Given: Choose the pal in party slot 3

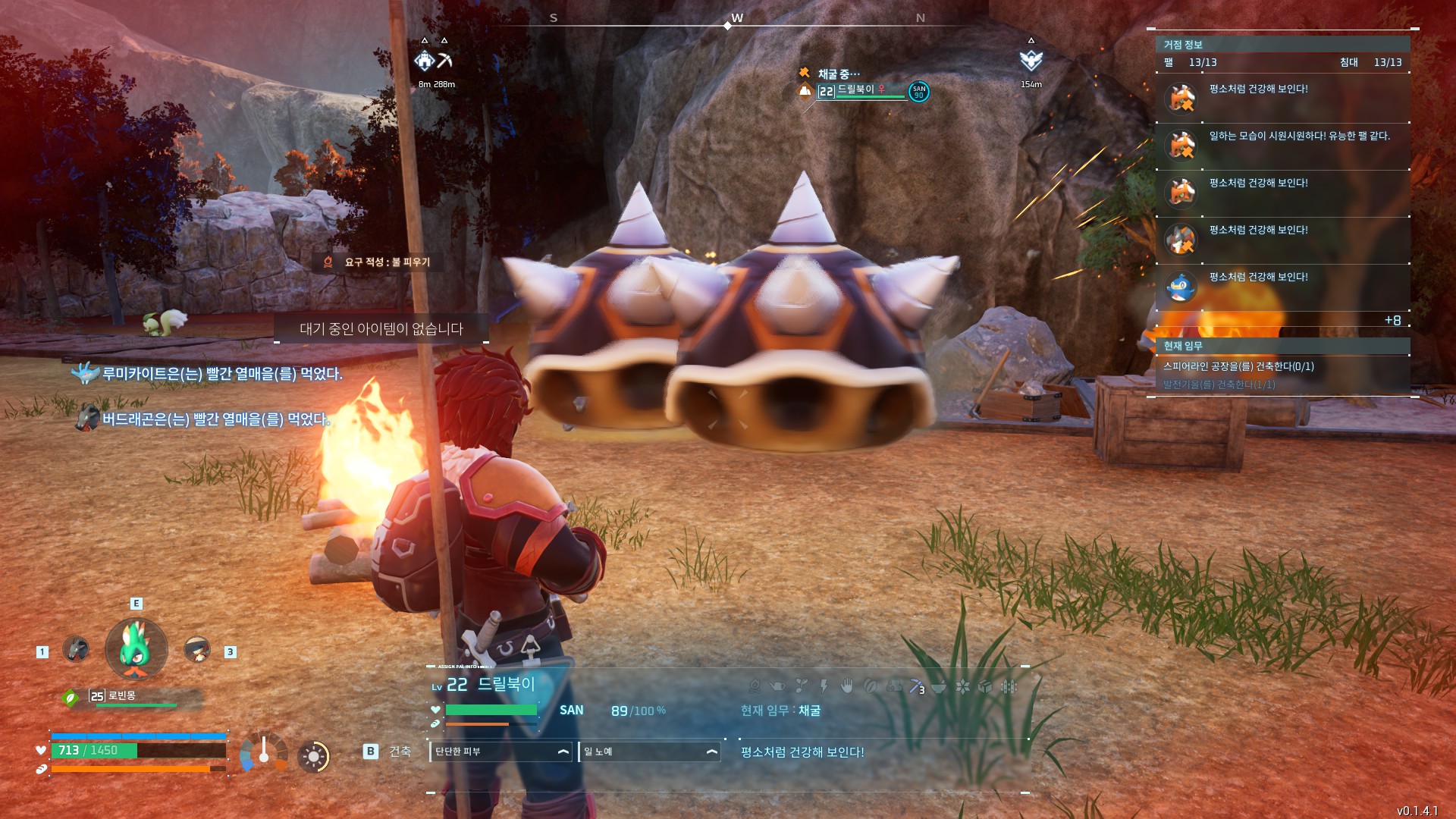Looking at the screenshot, I should click(197, 649).
